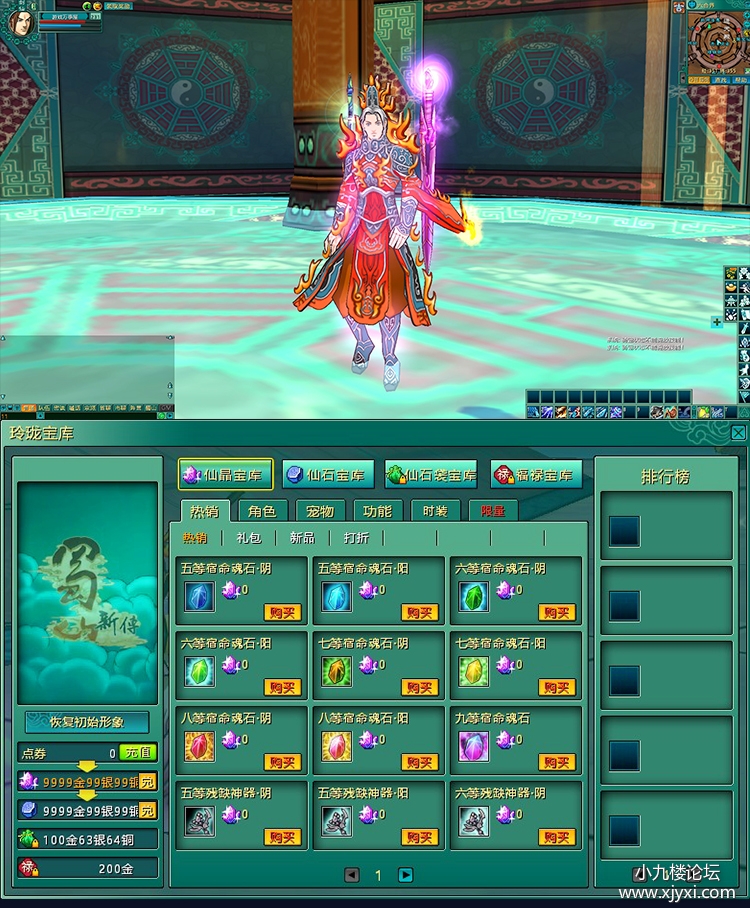
Task: Switch to the 时装 tab
Action: click(x=435, y=511)
